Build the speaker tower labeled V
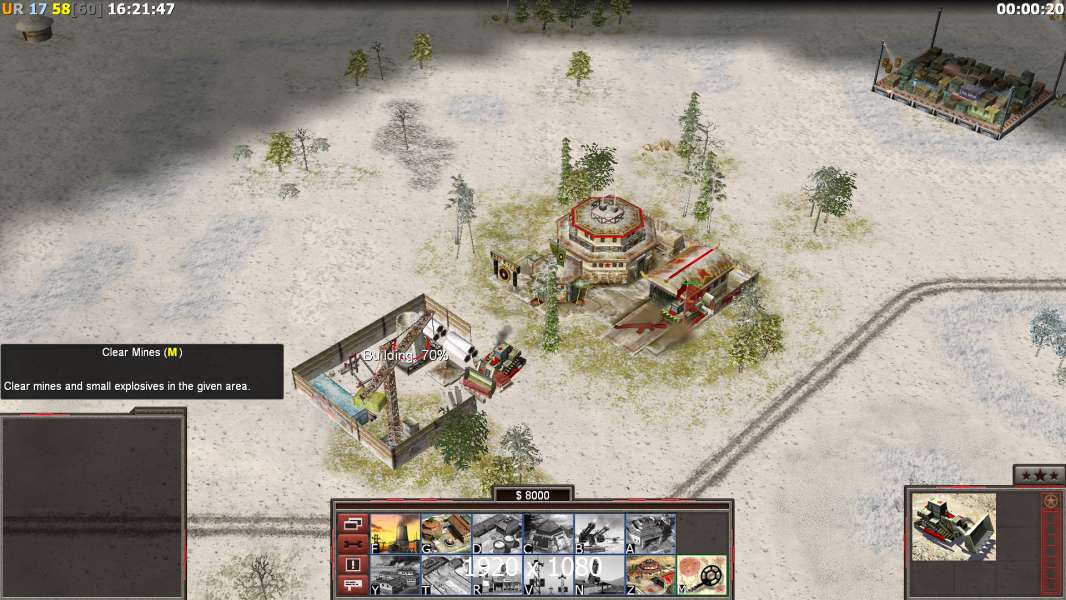The height and width of the screenshot is (600, 1066). tap(548, 574)
